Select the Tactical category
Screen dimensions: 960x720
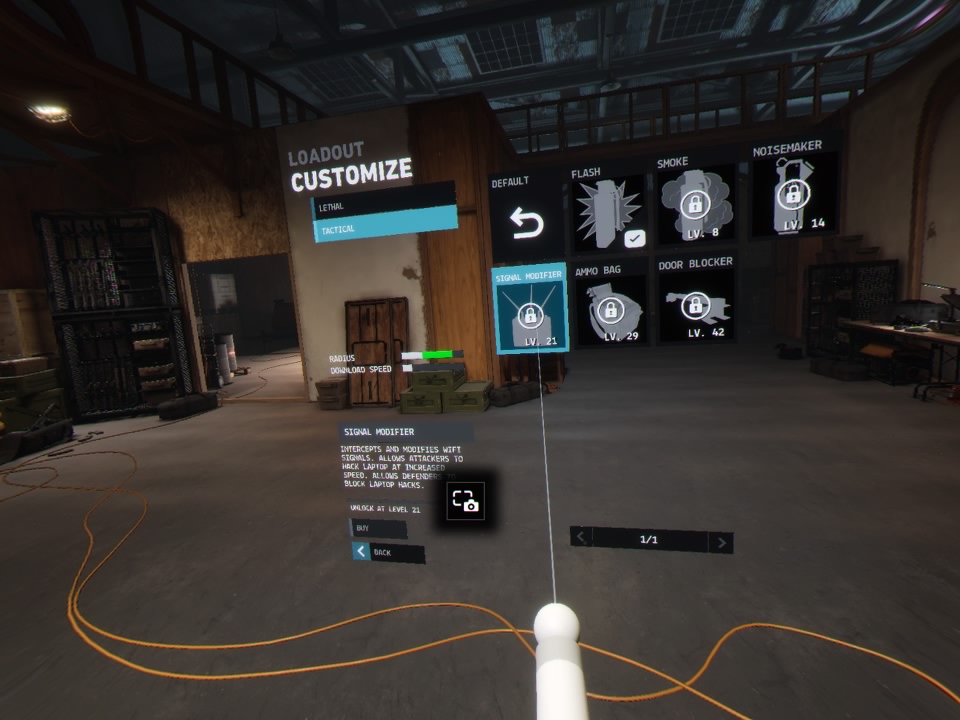click(x=384, y=228)
